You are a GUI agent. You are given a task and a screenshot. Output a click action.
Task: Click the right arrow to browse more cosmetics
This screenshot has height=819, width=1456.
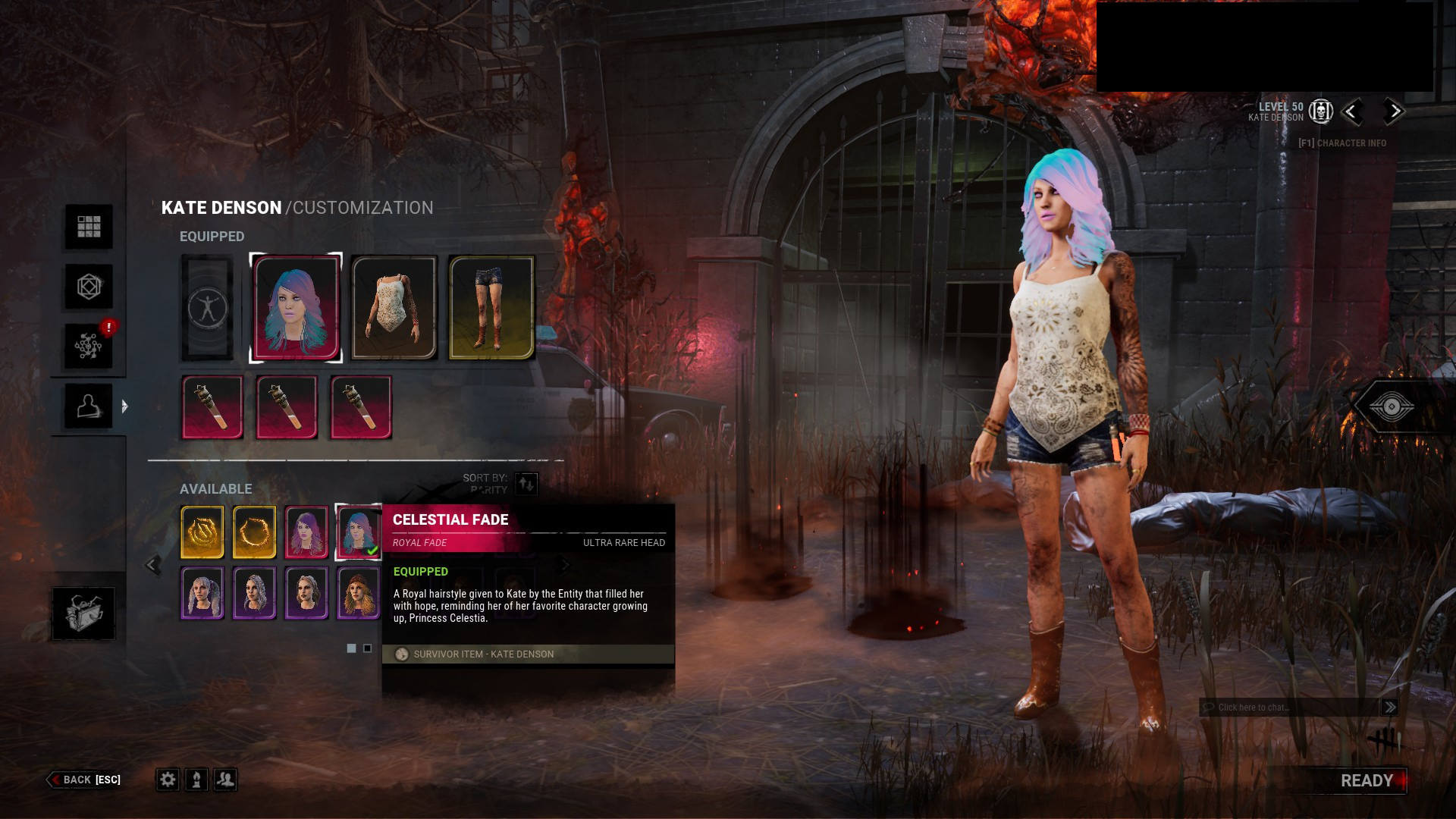click(566, 564)
